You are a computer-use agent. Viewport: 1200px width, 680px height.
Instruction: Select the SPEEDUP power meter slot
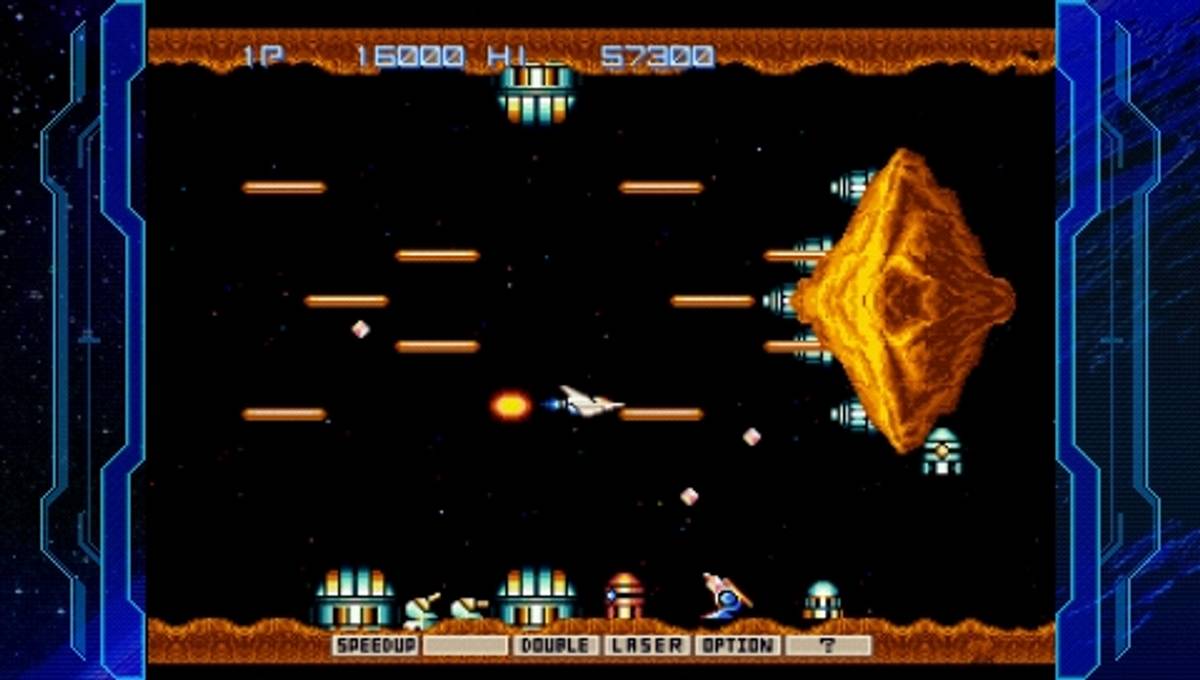pos(376,646)
